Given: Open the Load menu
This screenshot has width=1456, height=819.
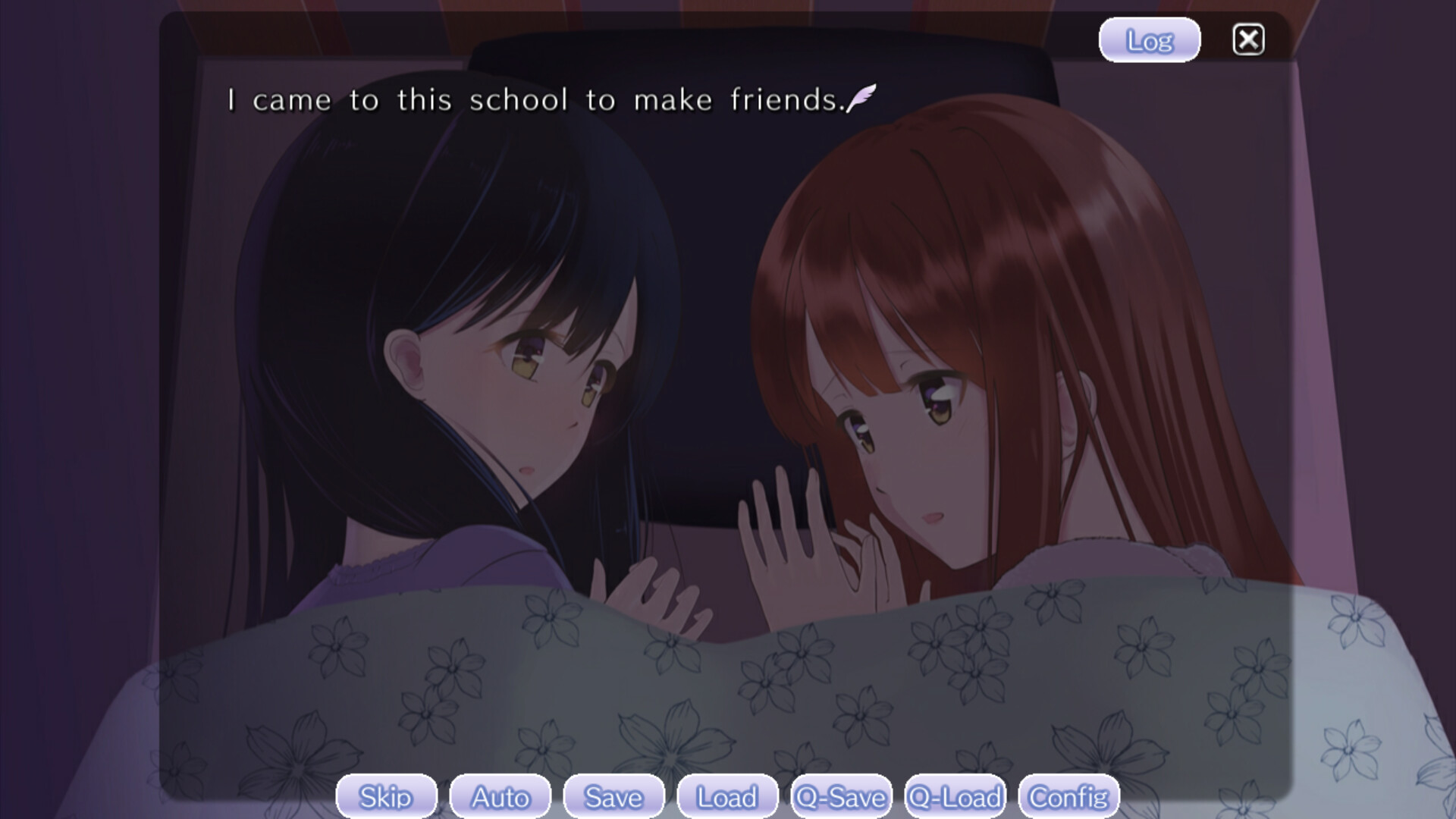Looking at the screenshot, I should point(727,797).
